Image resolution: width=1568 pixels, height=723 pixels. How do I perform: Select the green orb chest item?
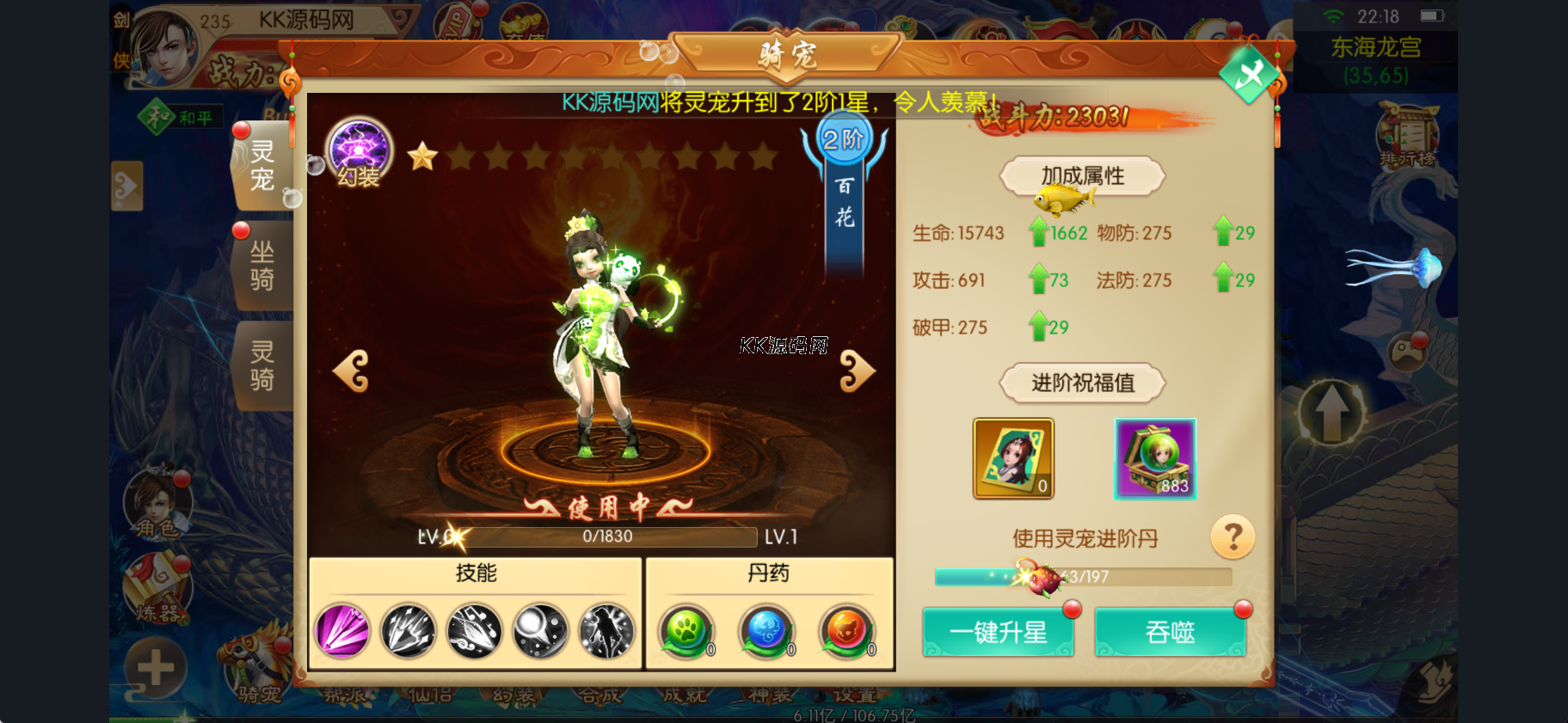(1155, 458)
